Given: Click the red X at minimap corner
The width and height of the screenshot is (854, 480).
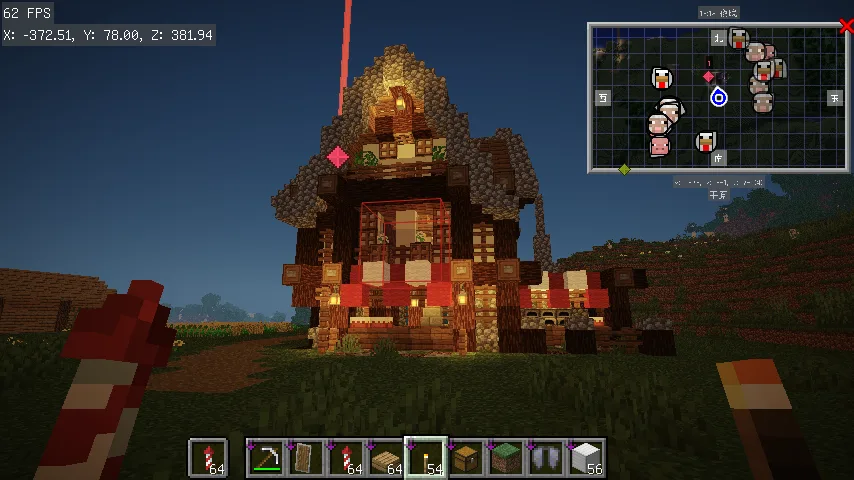Looking at the screenshot, I should tap(846, 27).
